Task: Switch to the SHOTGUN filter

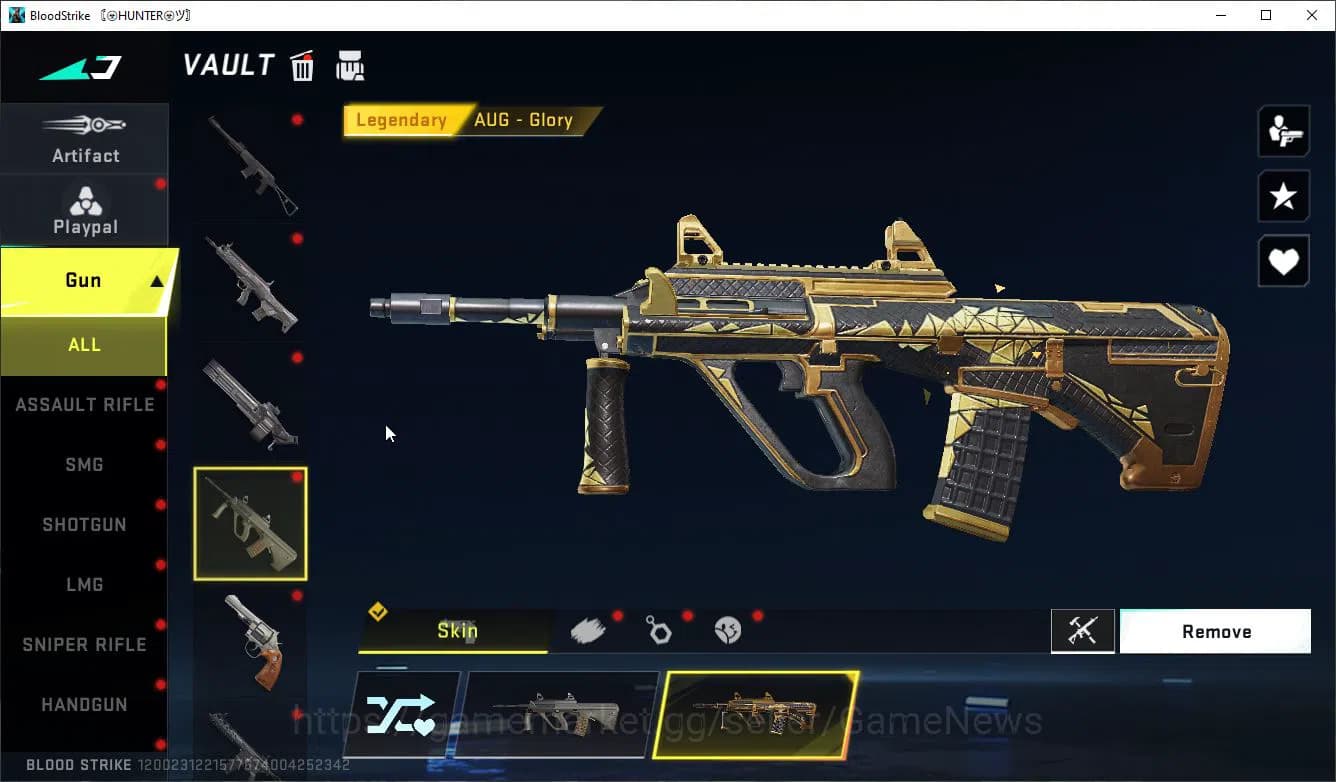Action: click(84, 525)
